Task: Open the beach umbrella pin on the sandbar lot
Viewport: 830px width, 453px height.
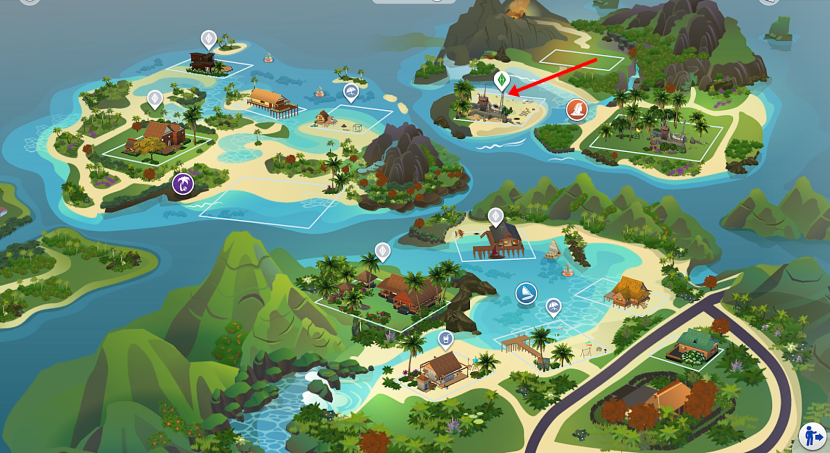Action: (351, 92)
